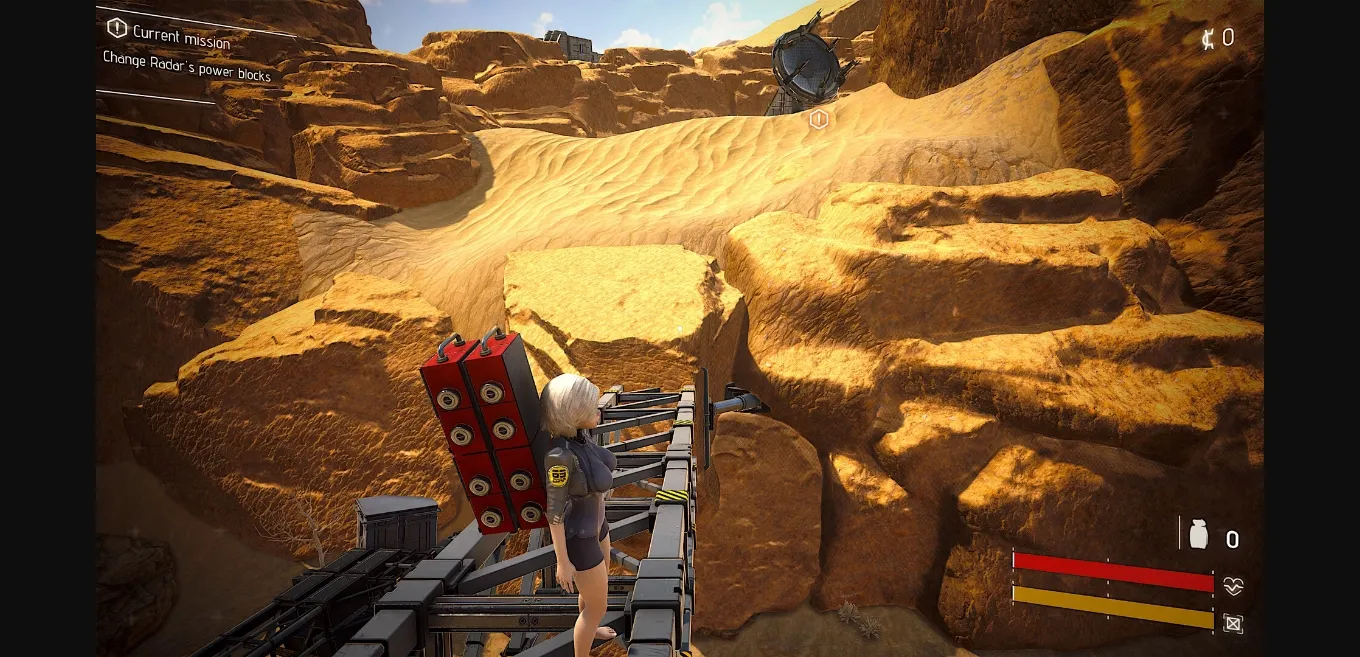Open the Current mission tracker
Screen dimensions: 1360x657
point(171,34)
